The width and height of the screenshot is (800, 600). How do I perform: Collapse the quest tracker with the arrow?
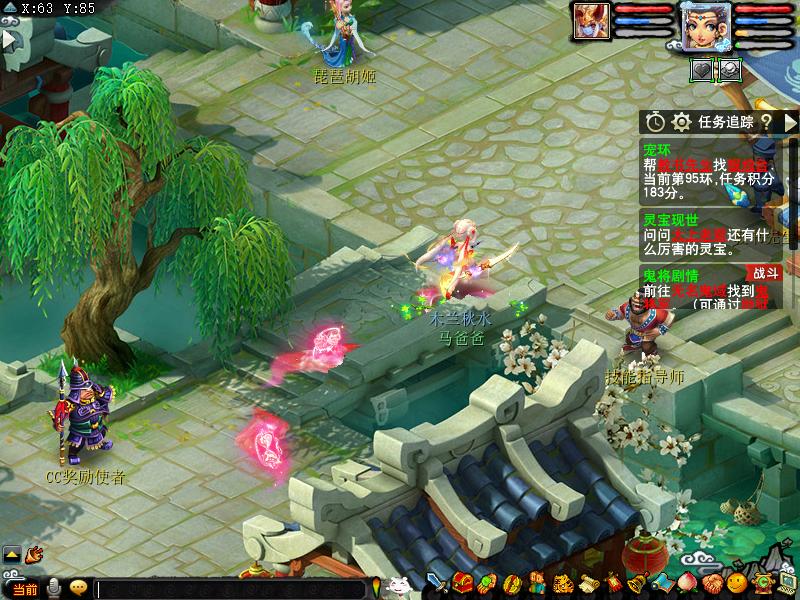790,121
